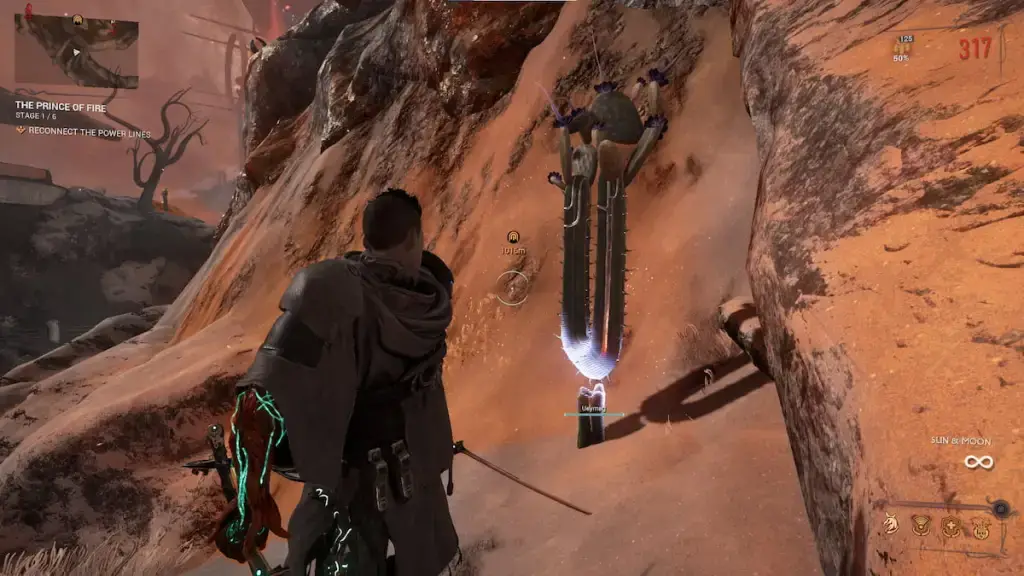Activate the horse head ability icon
This screenshot has width=1024, height=576.
[892, 522]
